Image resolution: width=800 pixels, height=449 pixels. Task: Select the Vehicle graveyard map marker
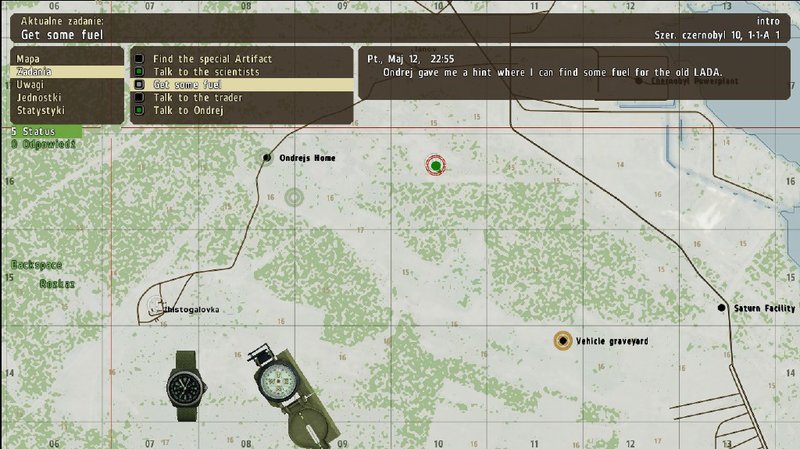563,341
